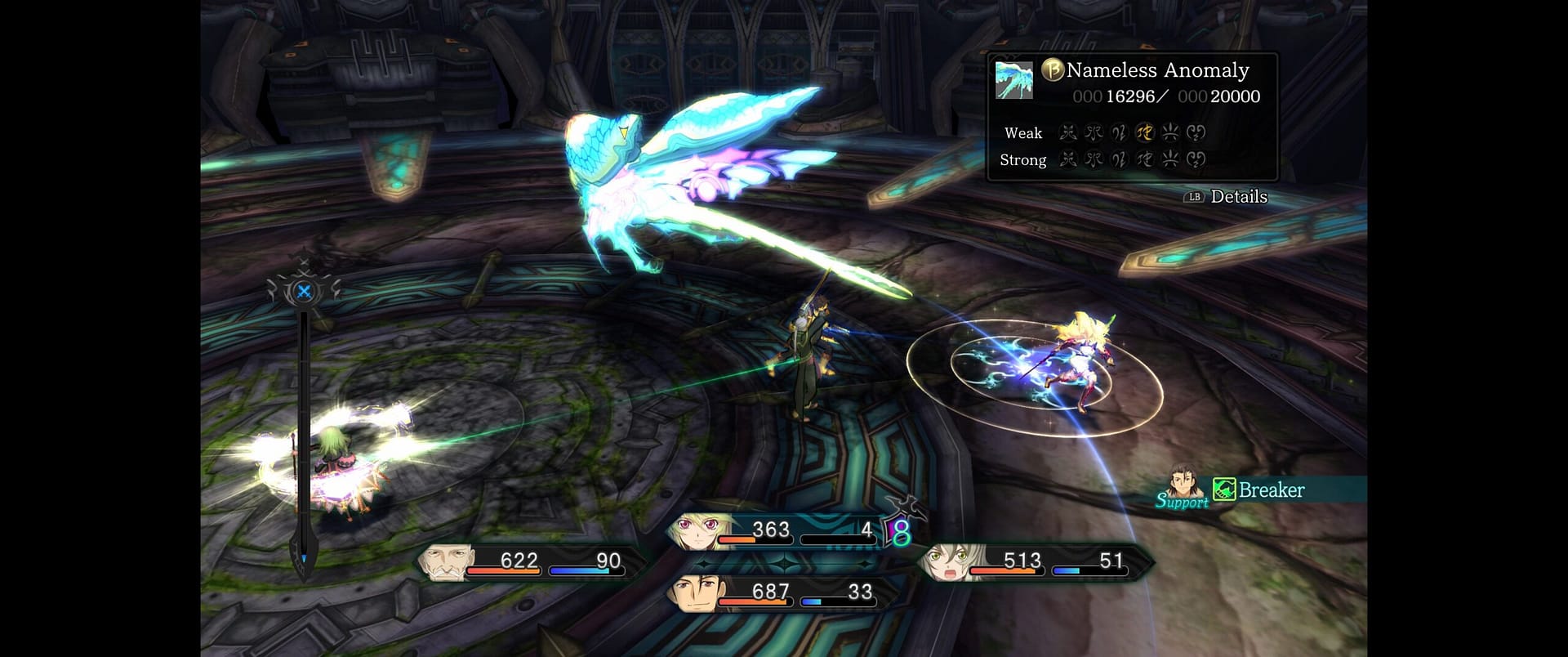The image size is (1568, 657).
Task: Expand enemy info with the Details prompt
Action: tap(1227, 197)
